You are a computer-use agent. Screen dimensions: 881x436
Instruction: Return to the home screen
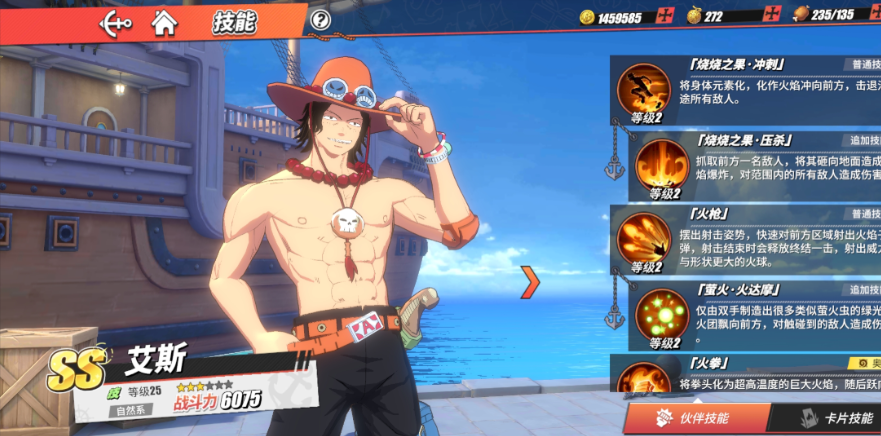tap(164, 21)
